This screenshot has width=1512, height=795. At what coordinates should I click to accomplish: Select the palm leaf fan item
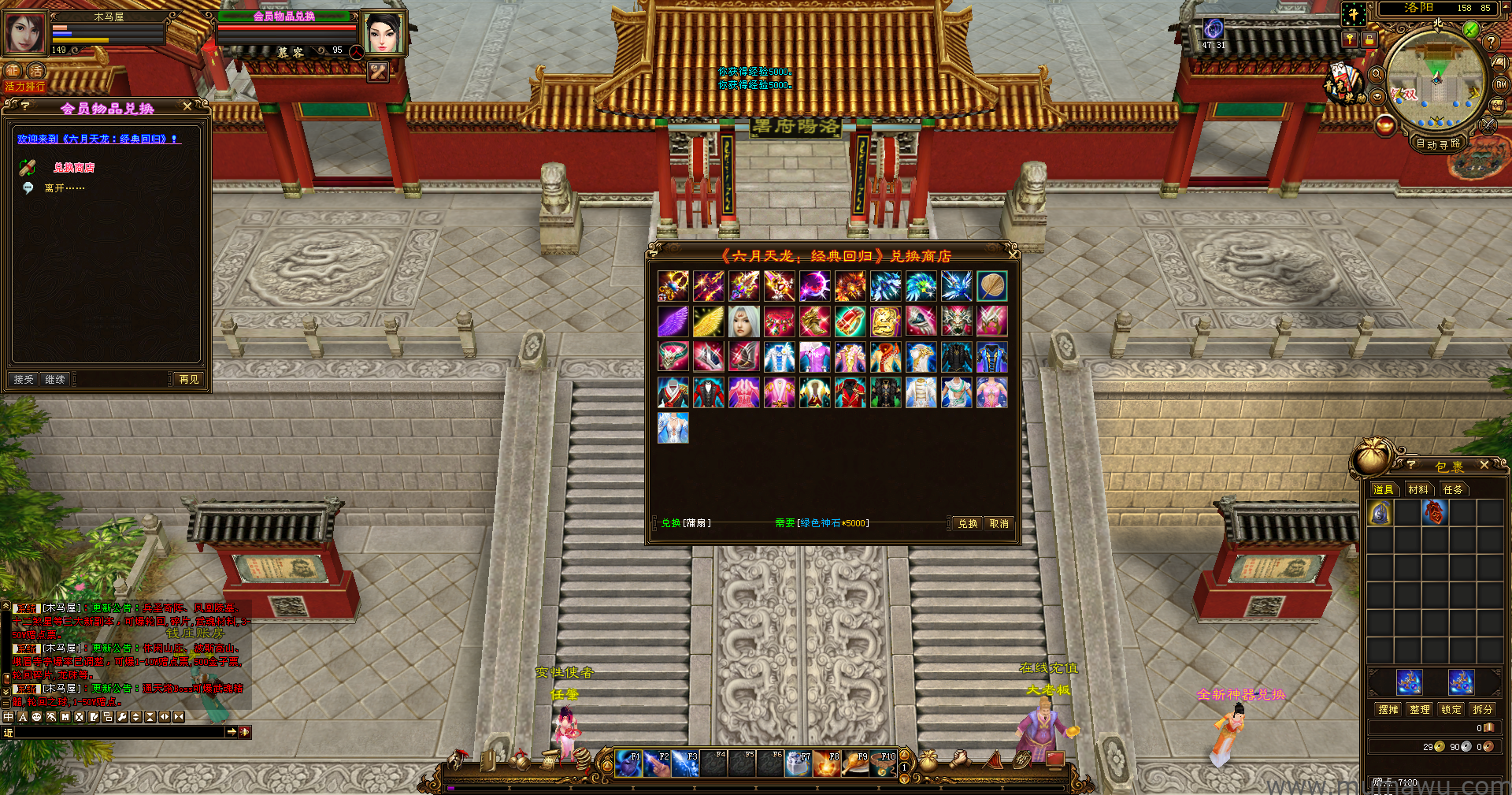(991, 286)
